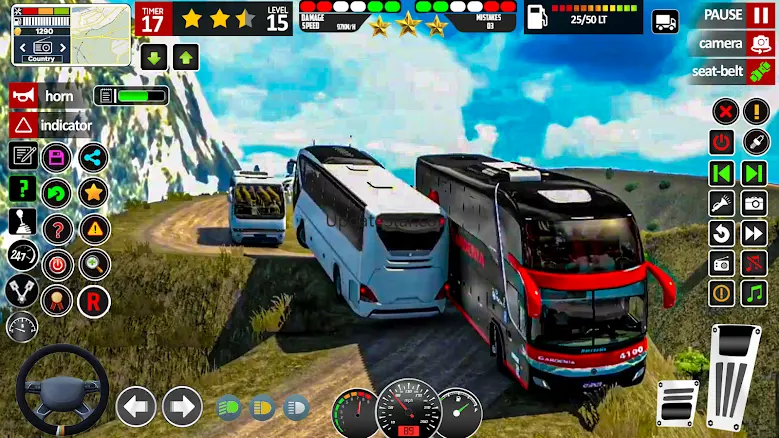779x438 pixels.
Task: Tap the small brake pedal
Action: tap(677, 402)
